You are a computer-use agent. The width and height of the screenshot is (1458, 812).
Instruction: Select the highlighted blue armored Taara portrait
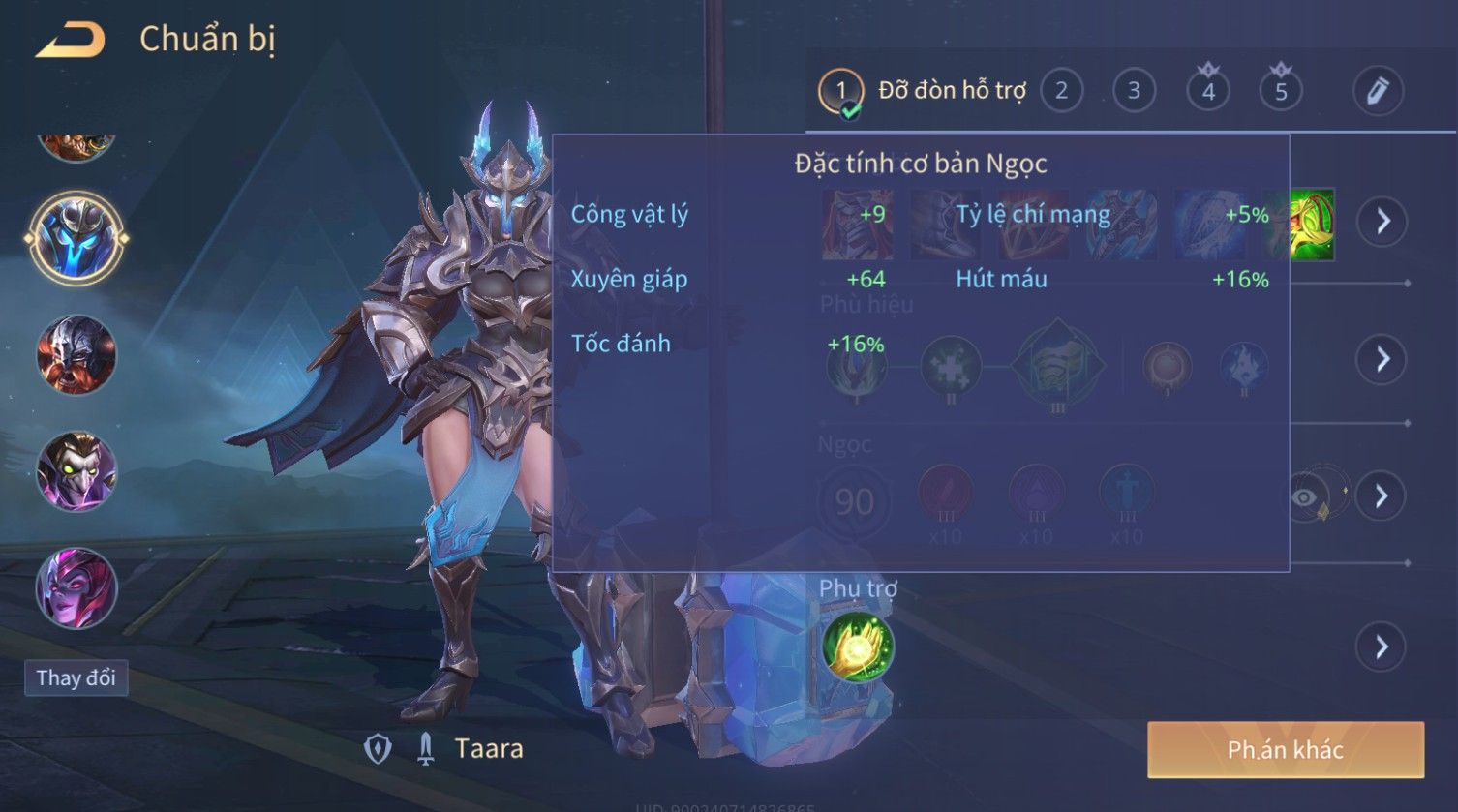(x=76, y=238)
